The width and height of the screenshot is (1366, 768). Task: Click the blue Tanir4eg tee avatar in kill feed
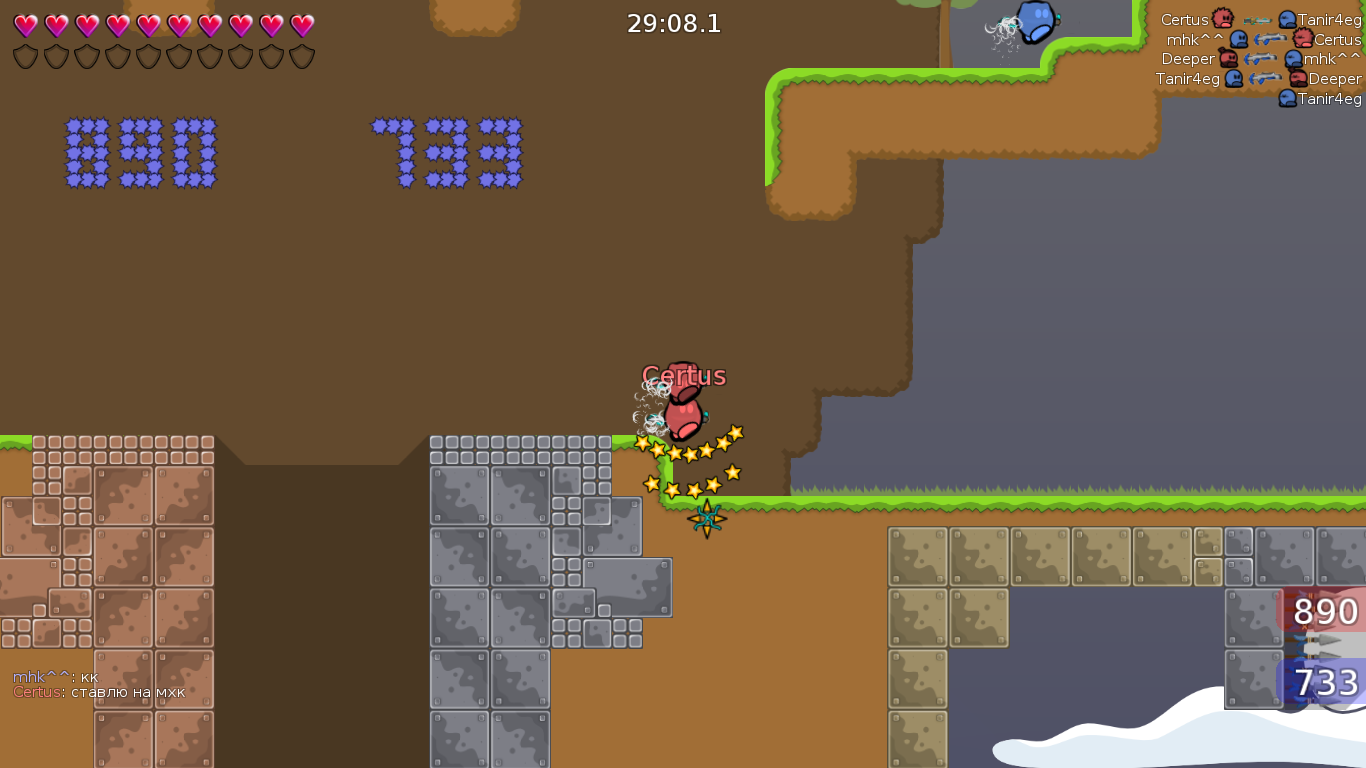[x=1288, y=19]
